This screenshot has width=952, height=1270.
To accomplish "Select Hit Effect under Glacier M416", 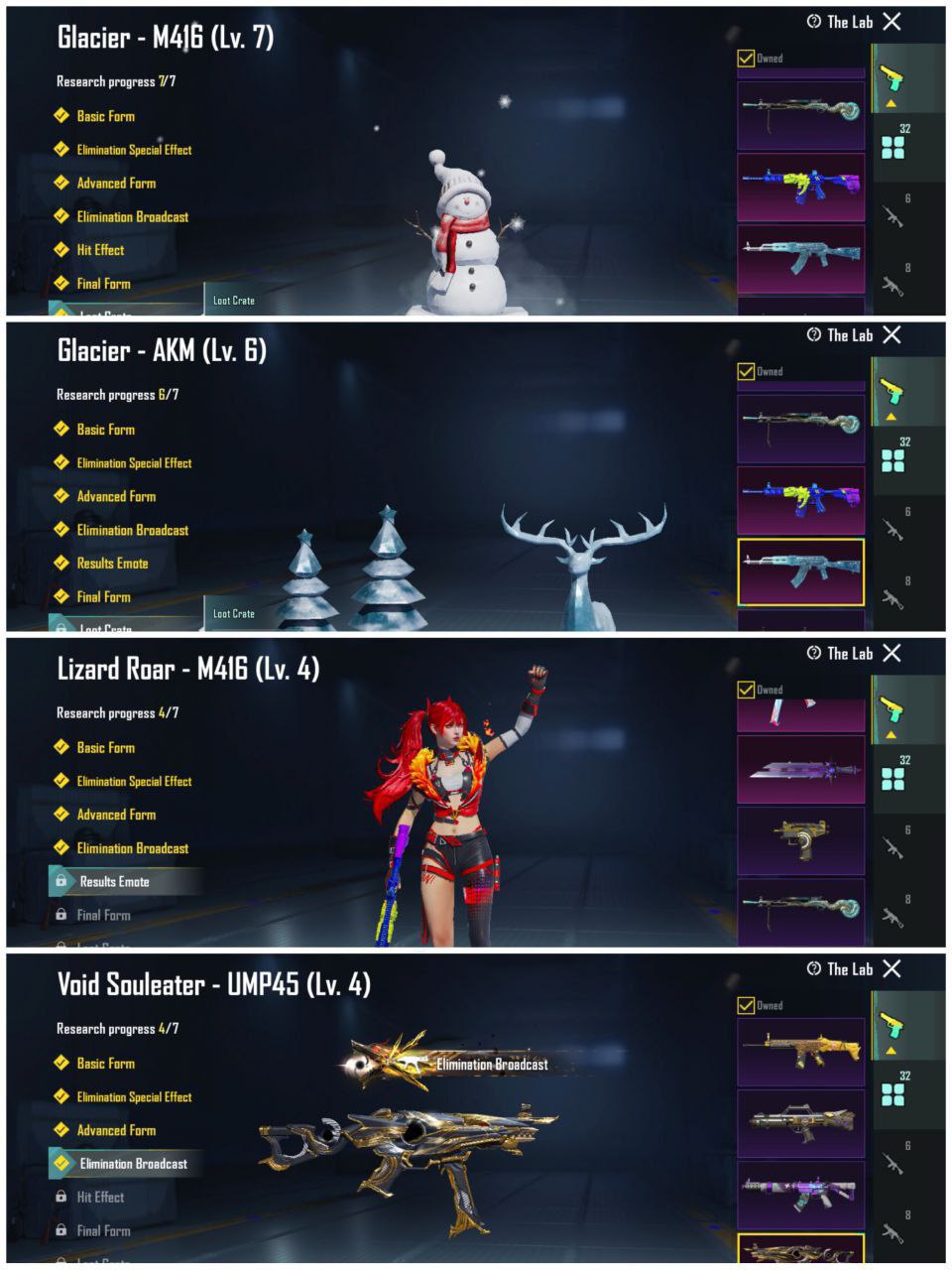I will coord(100,250).
